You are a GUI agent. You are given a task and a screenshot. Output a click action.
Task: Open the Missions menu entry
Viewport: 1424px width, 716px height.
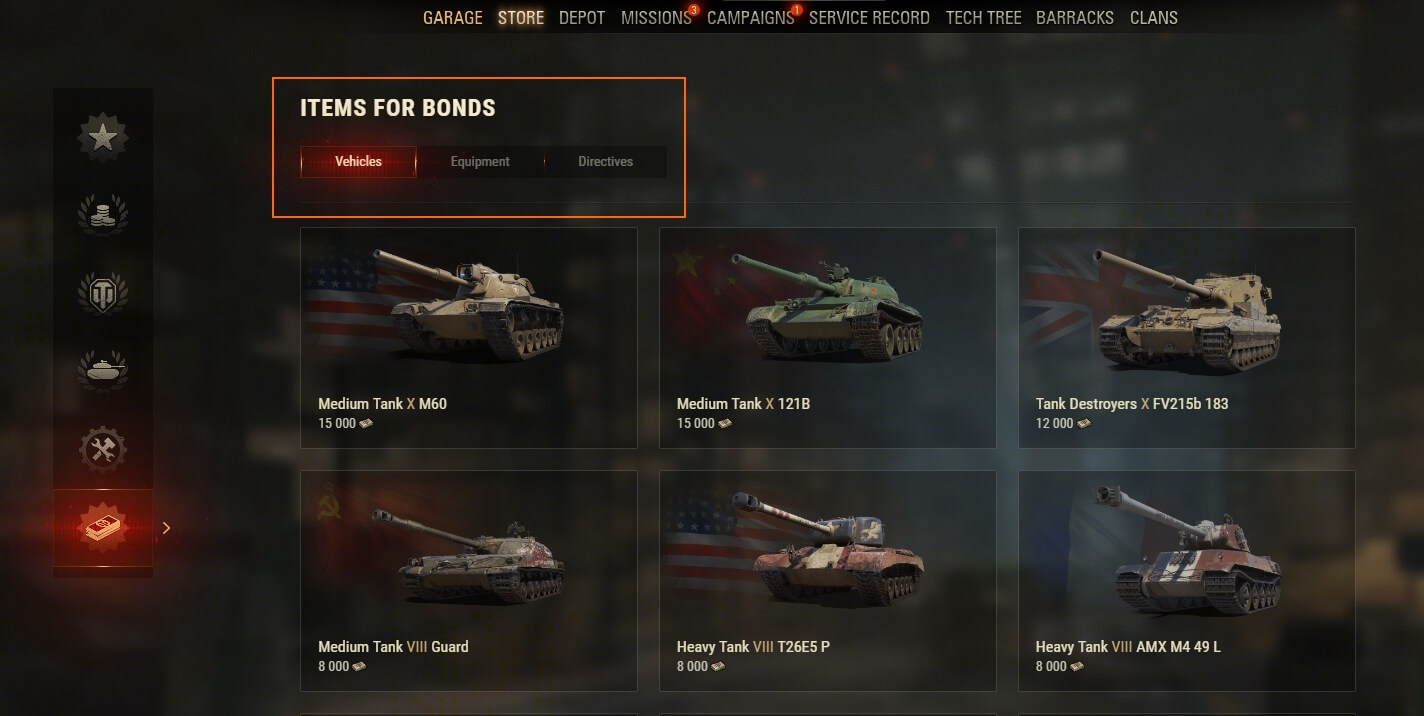point(655,18)
